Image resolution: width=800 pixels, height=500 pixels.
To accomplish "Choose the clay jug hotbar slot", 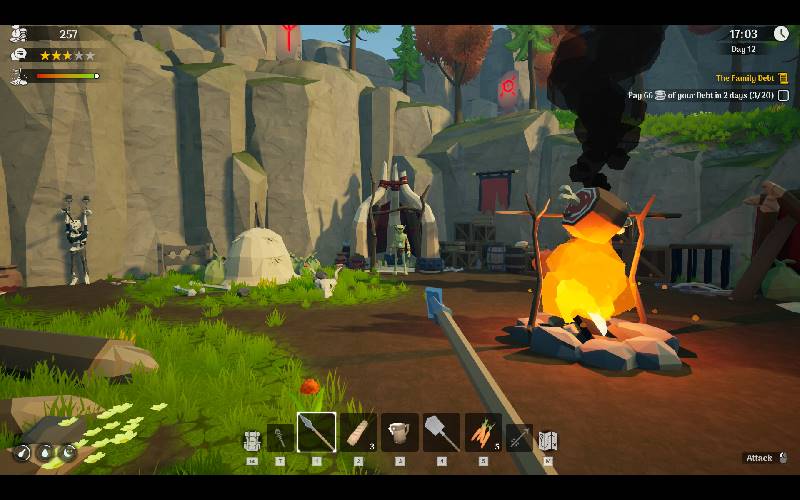I will pos(400,433).
